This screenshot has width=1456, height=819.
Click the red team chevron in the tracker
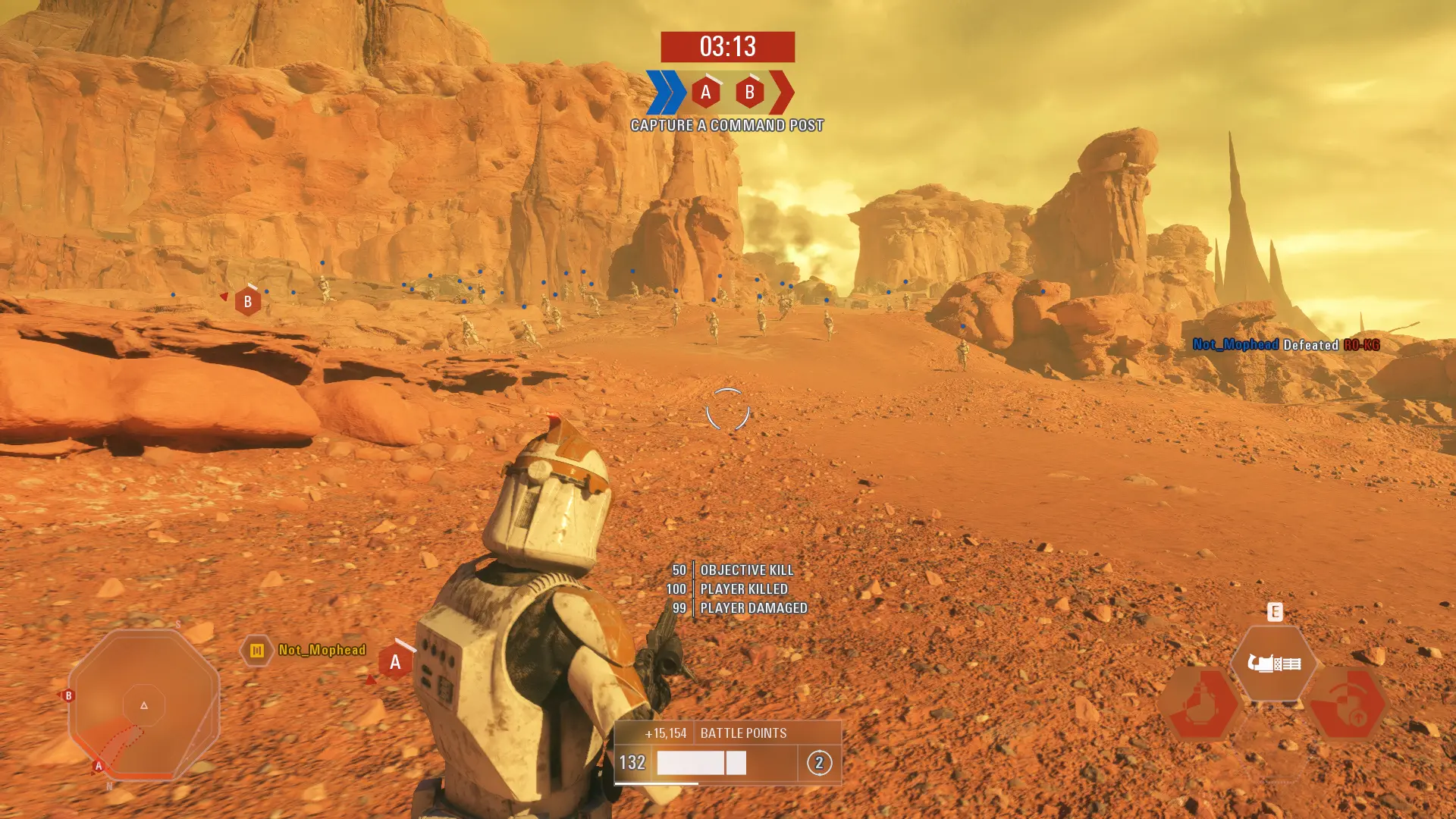(782, 93)
